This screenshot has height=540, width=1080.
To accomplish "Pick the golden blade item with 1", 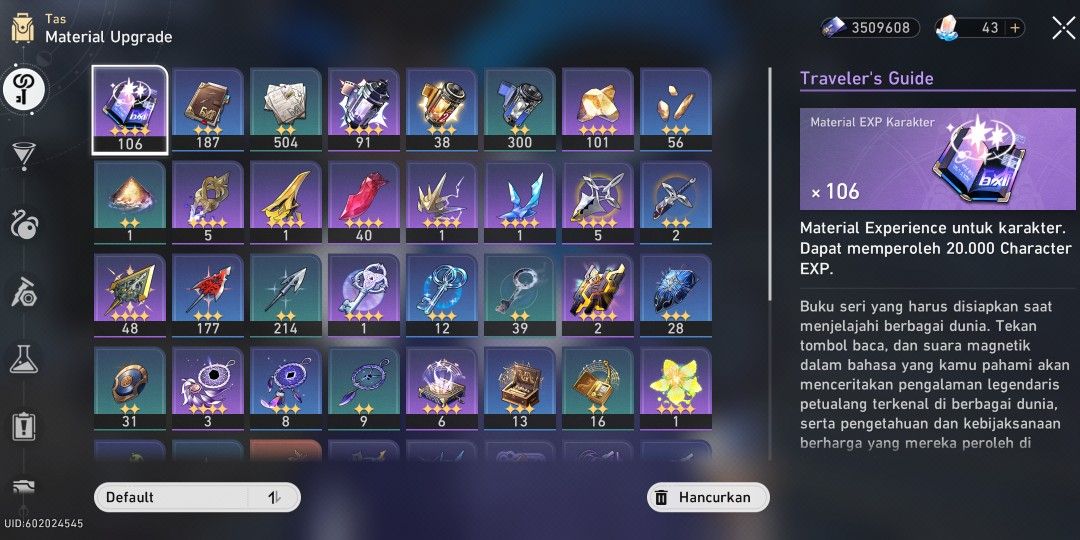I will [x=286, y=202].
